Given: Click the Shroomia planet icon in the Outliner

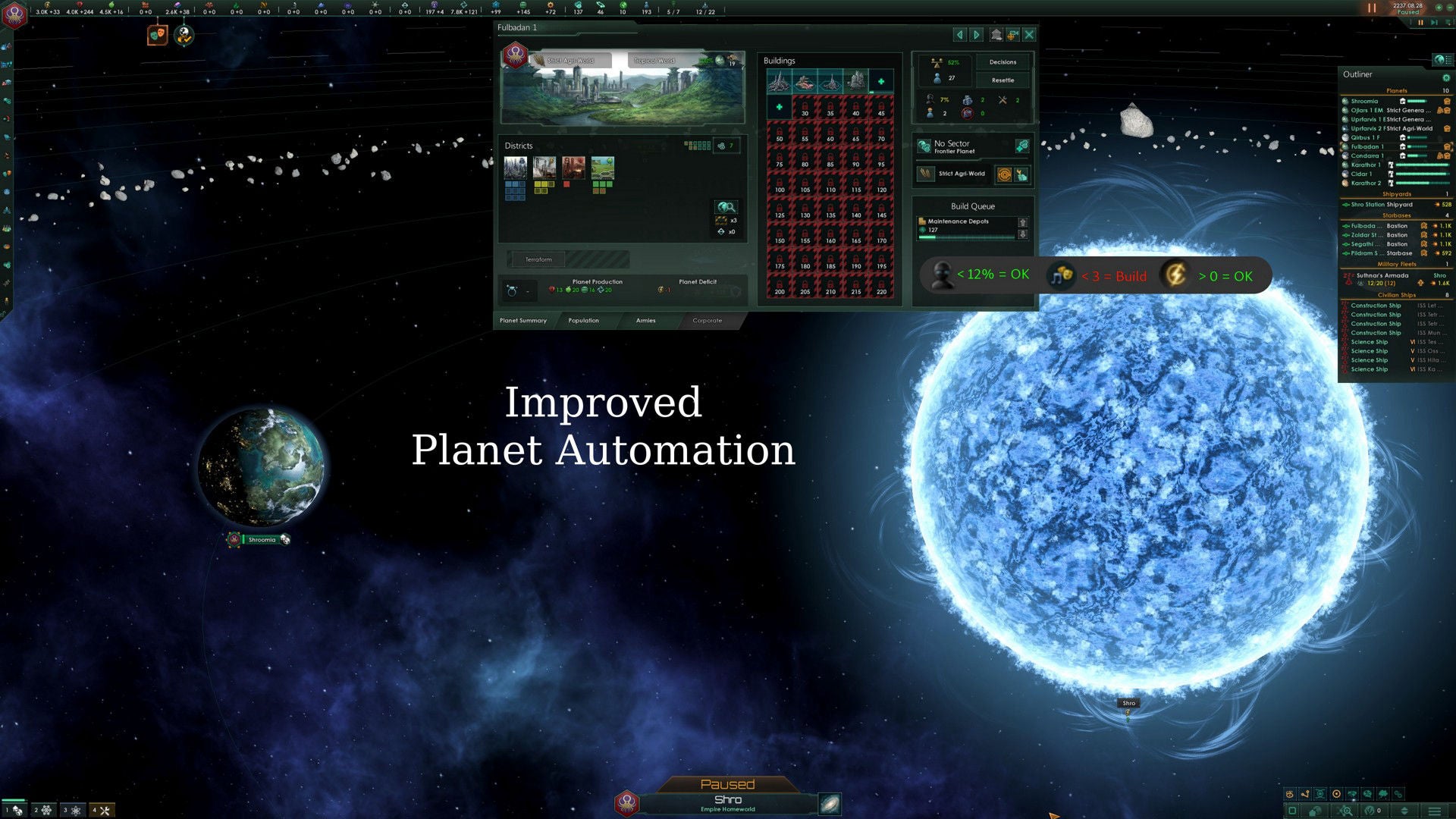Looking at the screenshot, I should (x=1344, y=101).
